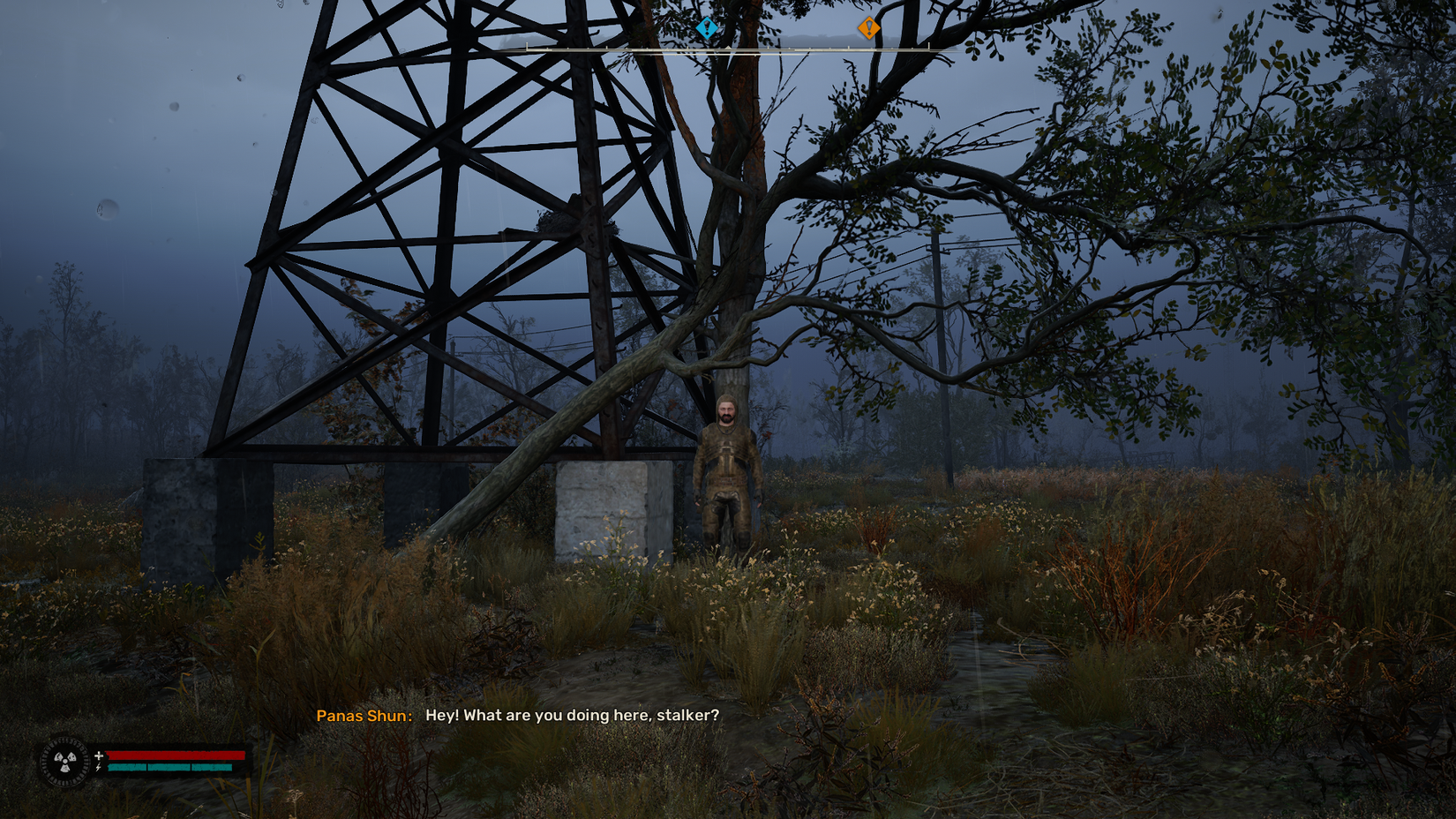Click the blue main quest exclamation marker
Viewport: 1456px width, 819px height.
click(705, 27)
